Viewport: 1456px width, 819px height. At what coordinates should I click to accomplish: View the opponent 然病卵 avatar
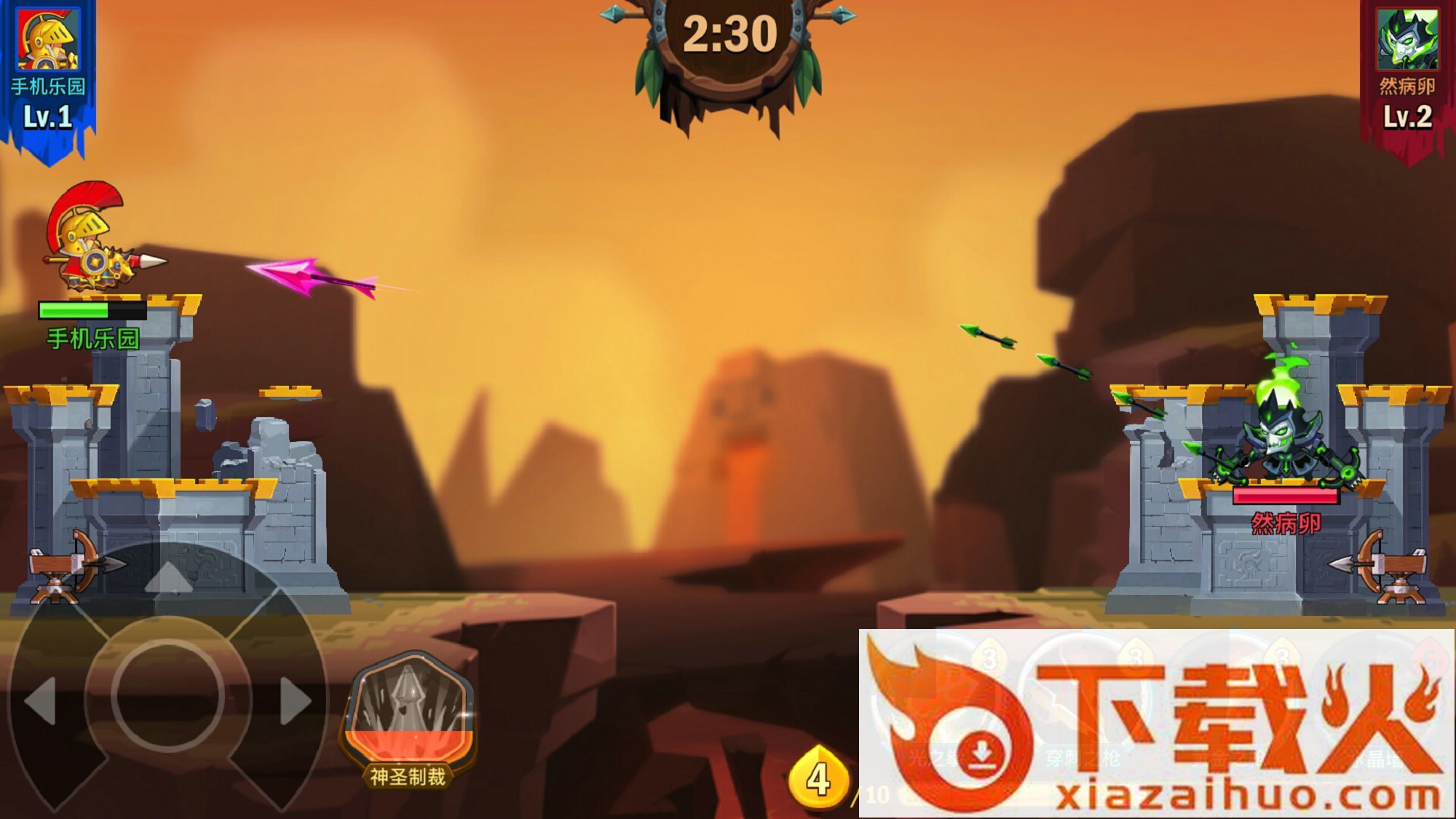[x=1406, y=40]
